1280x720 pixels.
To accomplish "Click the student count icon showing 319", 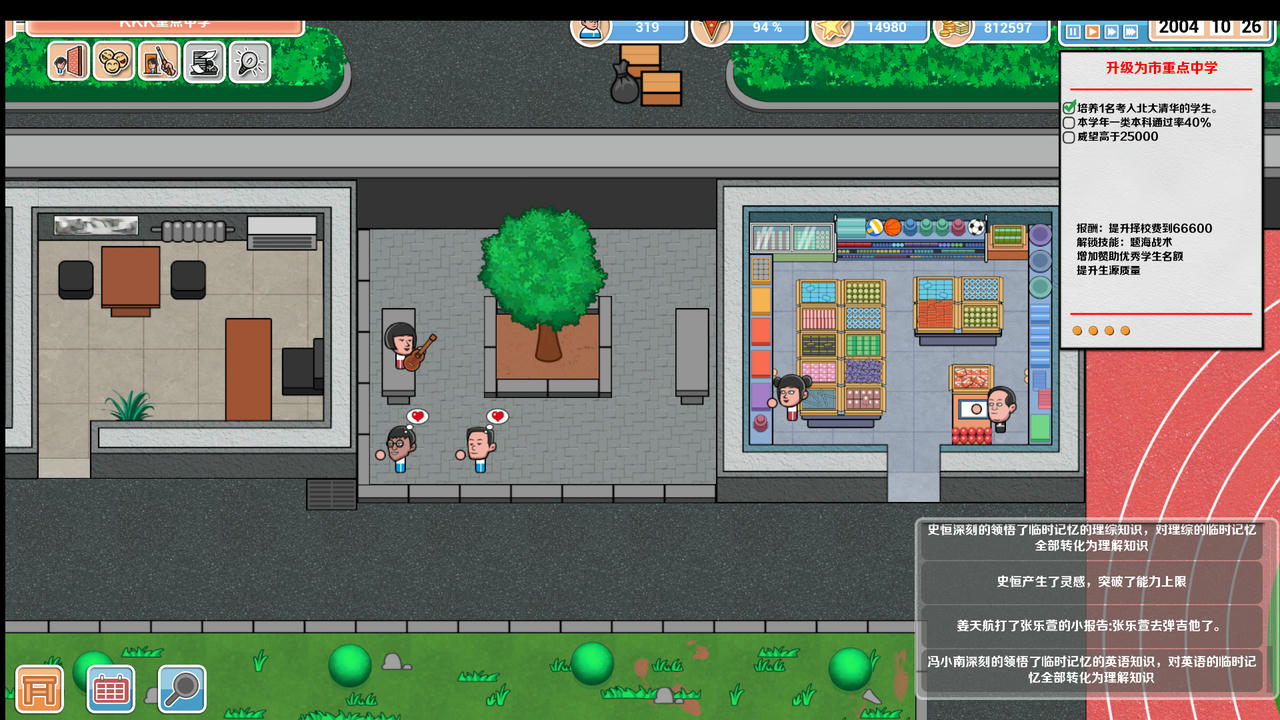I will 590,29.
